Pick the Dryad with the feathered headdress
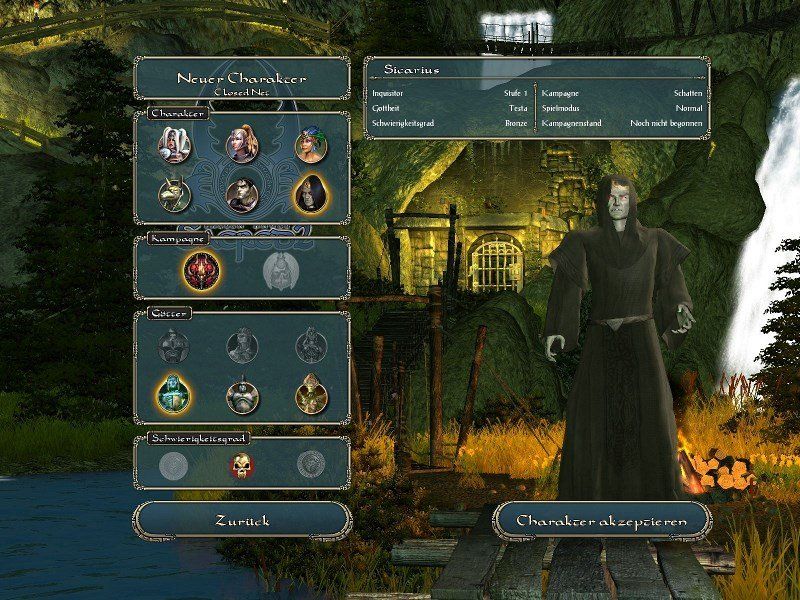 click(311, 144)
